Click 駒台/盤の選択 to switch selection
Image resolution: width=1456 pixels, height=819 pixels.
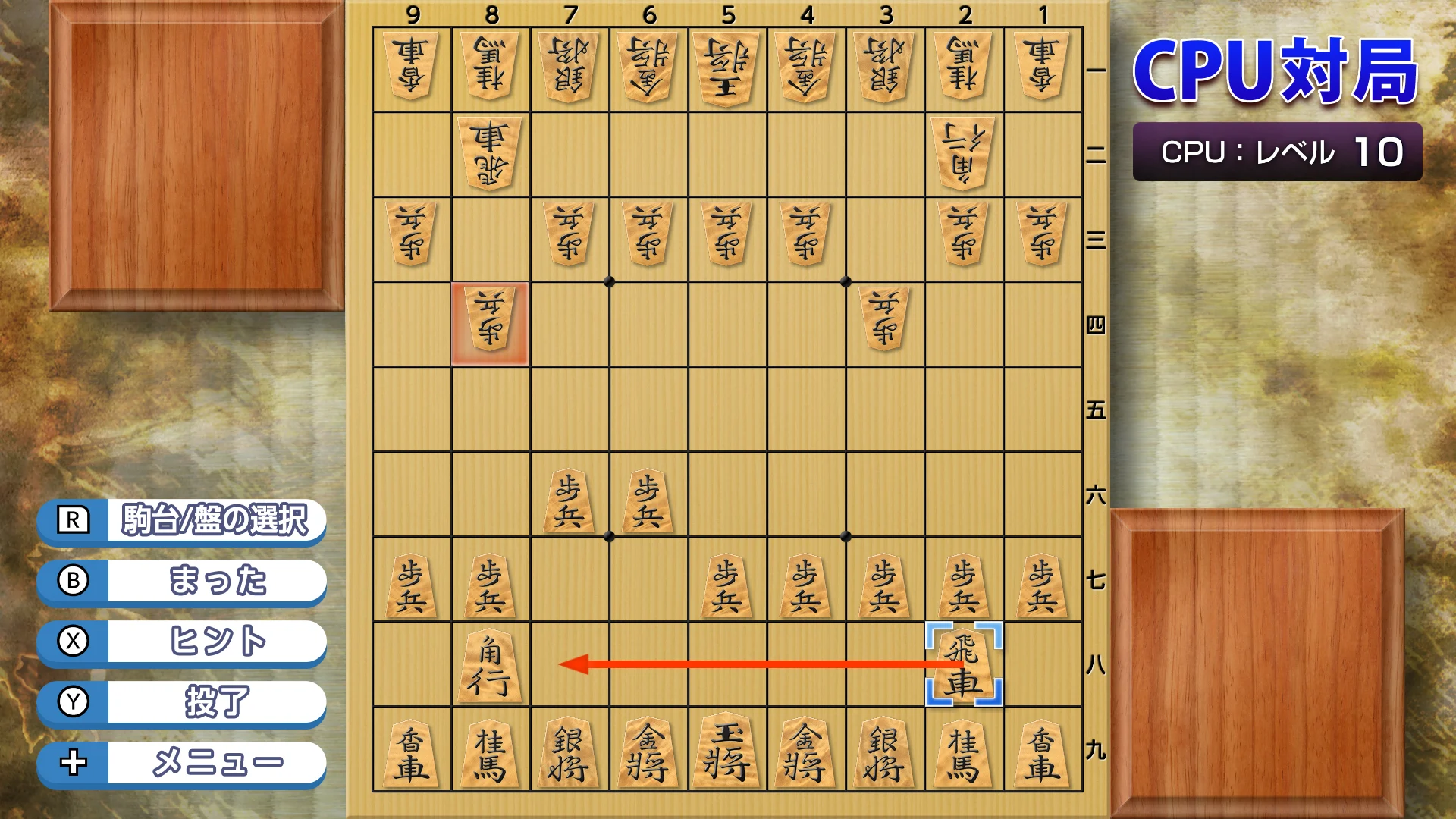coord(180,520)
